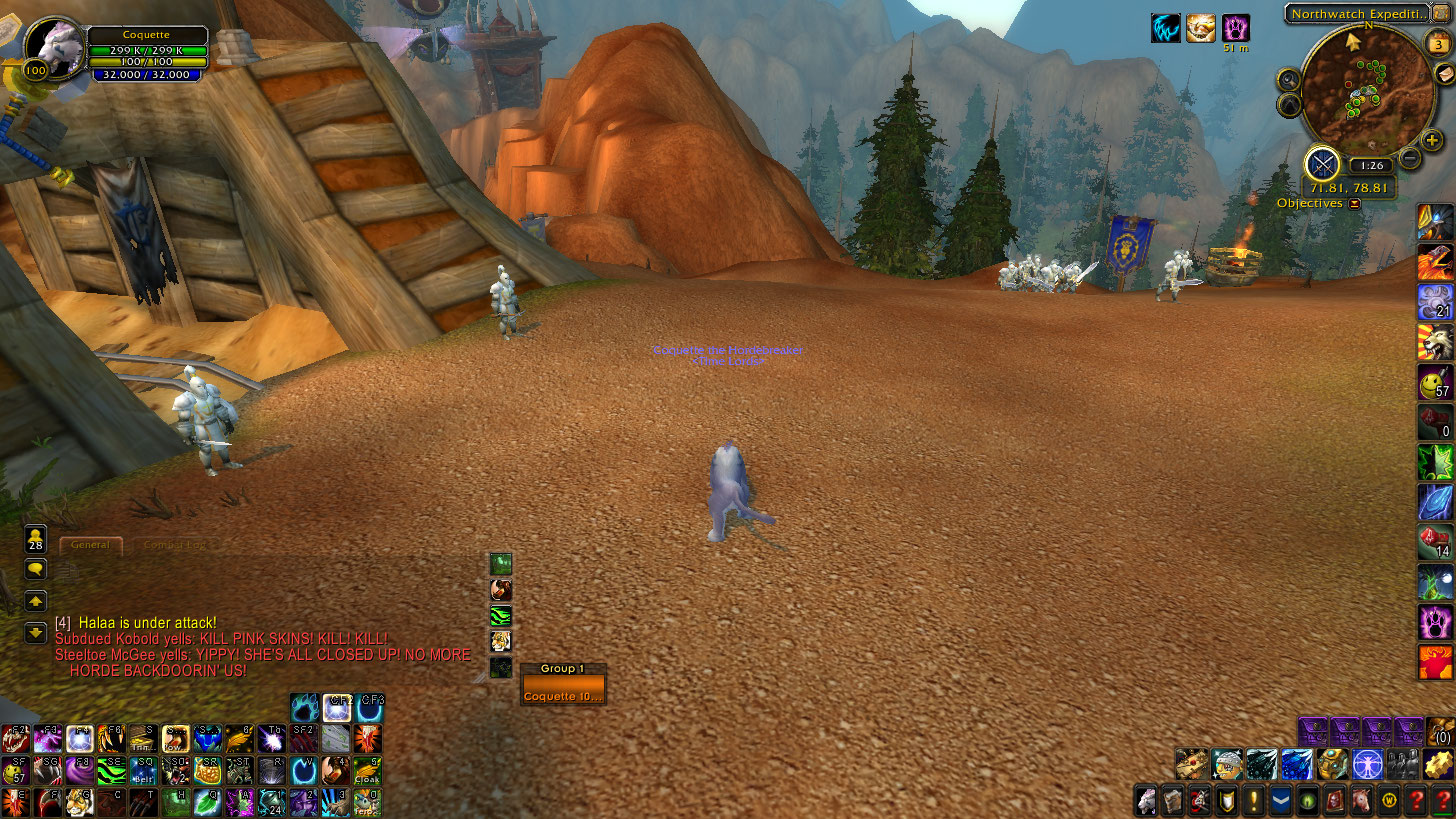Image resolution: width=1456 pixels, height=819 pixels.
Task: Open the crossed swords battleground queue icon
Action: pos(1322,164)
